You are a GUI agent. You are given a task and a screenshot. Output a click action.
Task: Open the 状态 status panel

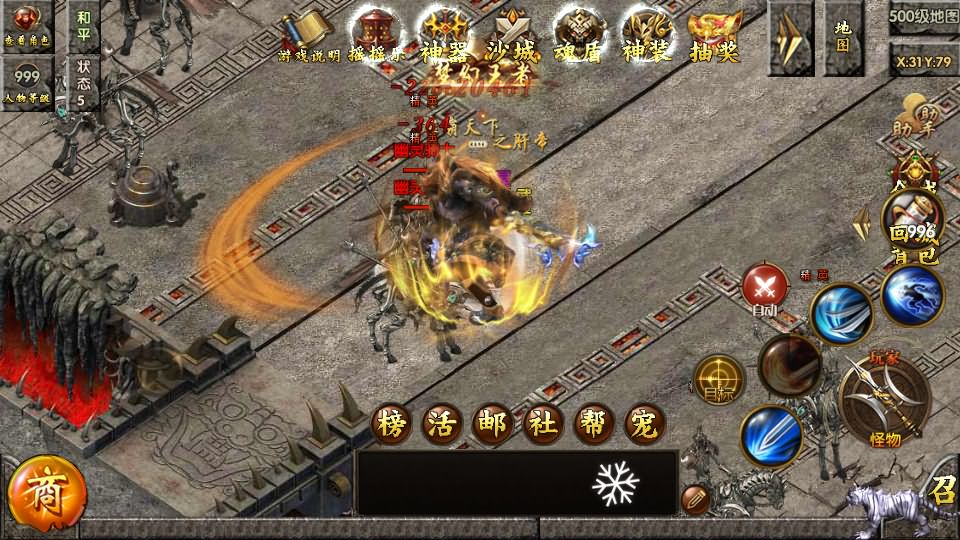coord(84,82)
